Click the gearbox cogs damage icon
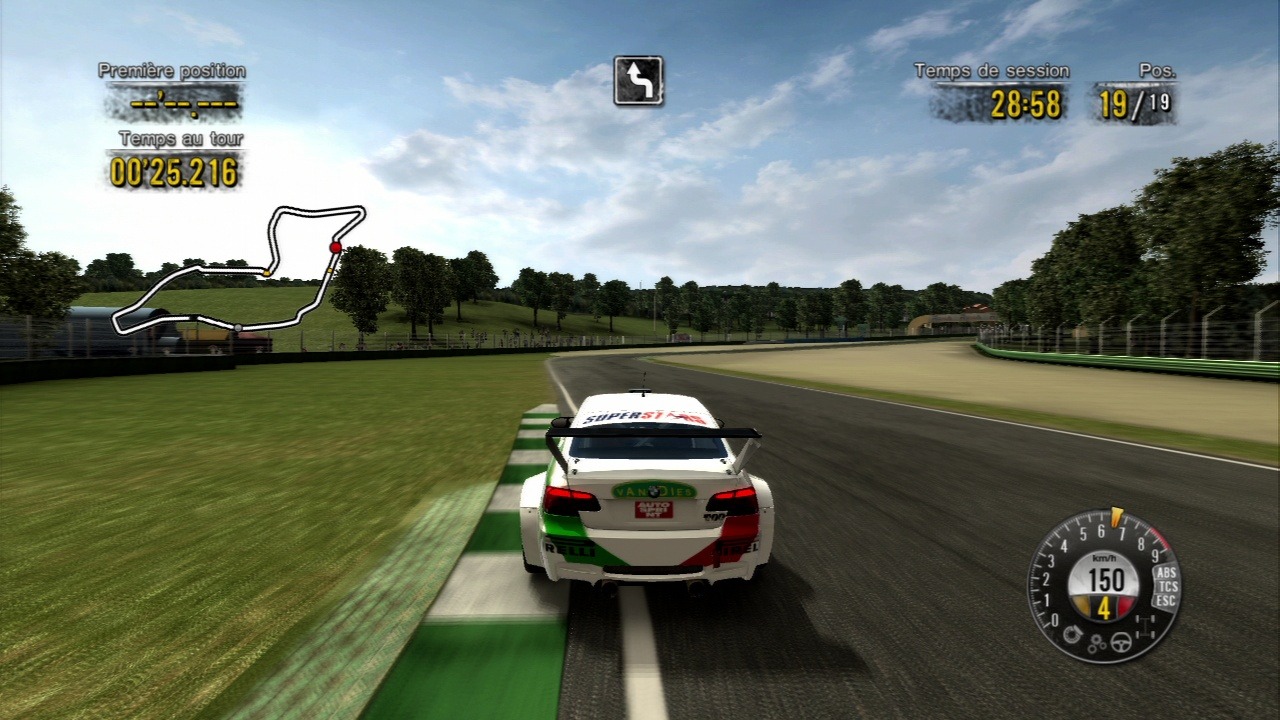 [x=1097, y=645]
